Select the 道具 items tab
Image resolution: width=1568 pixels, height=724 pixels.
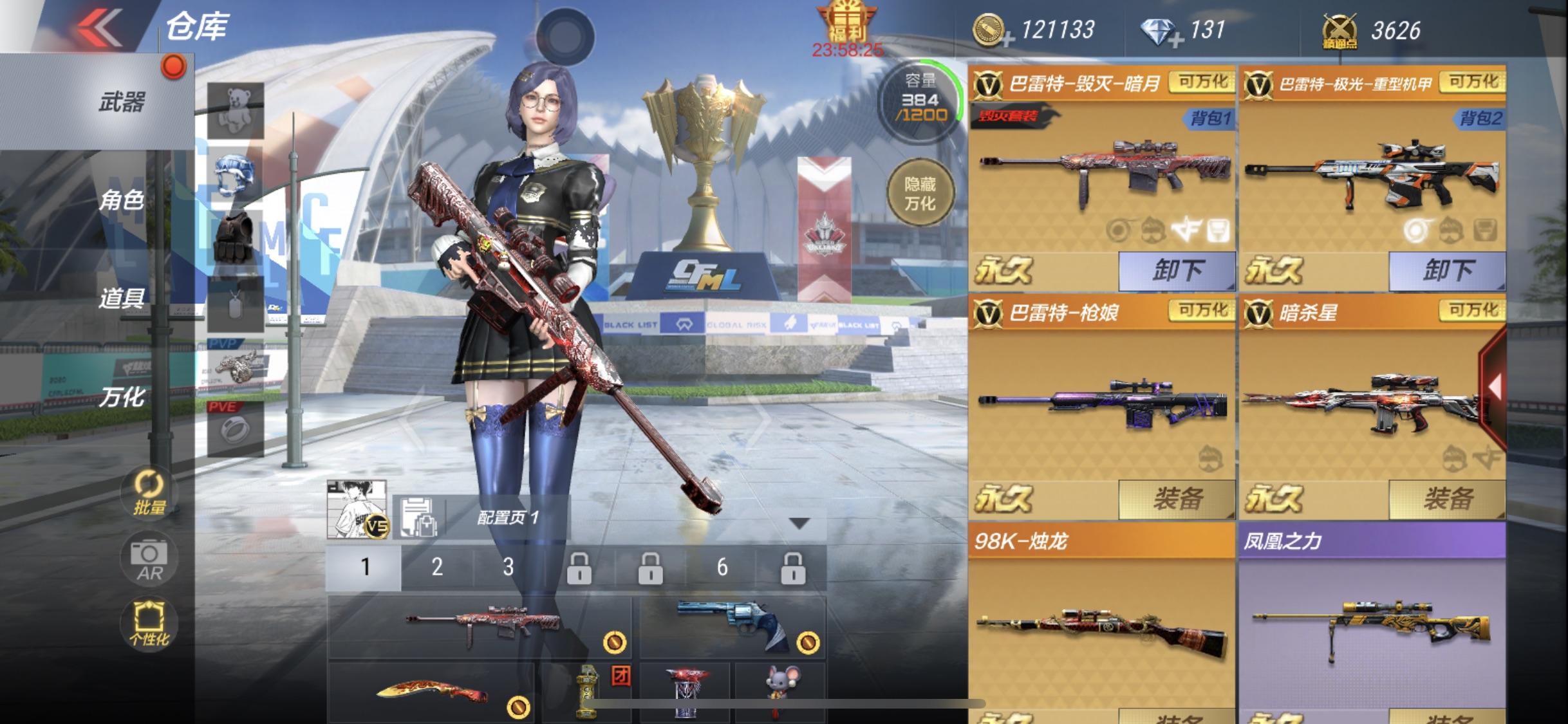point(121,298)
